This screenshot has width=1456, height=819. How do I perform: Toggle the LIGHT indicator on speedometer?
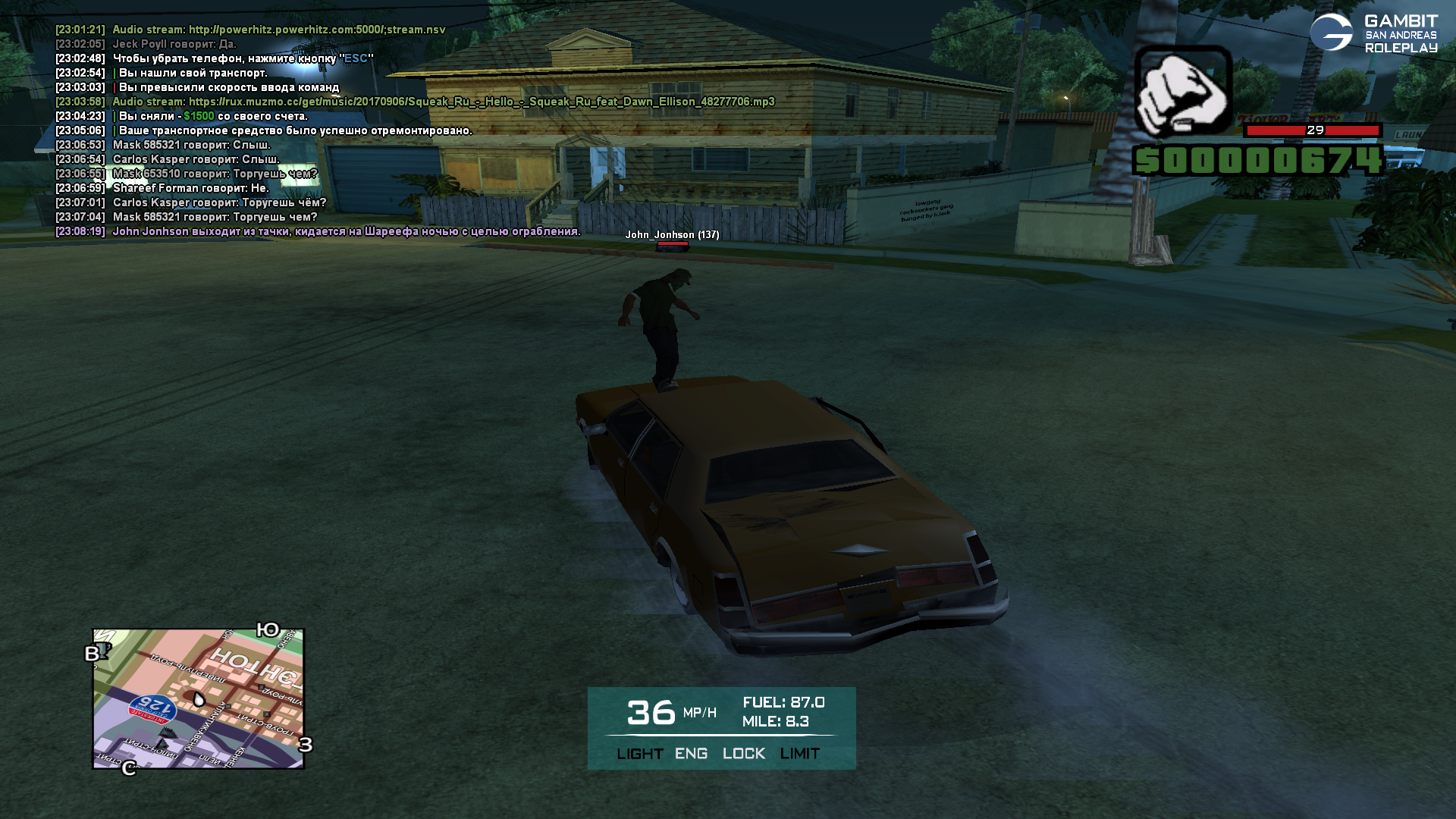639,754
